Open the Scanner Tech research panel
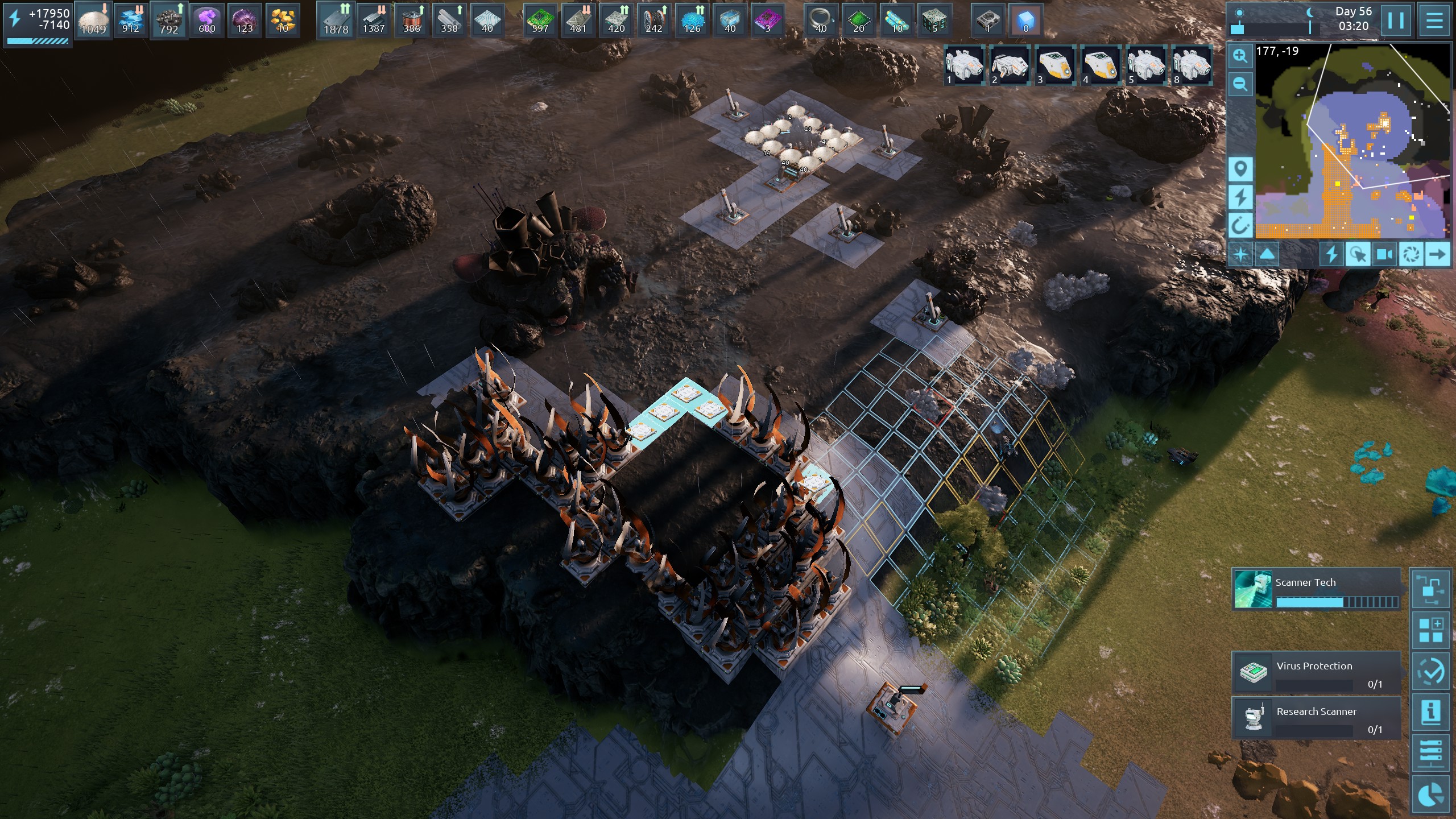 [x=1316, y=589]
